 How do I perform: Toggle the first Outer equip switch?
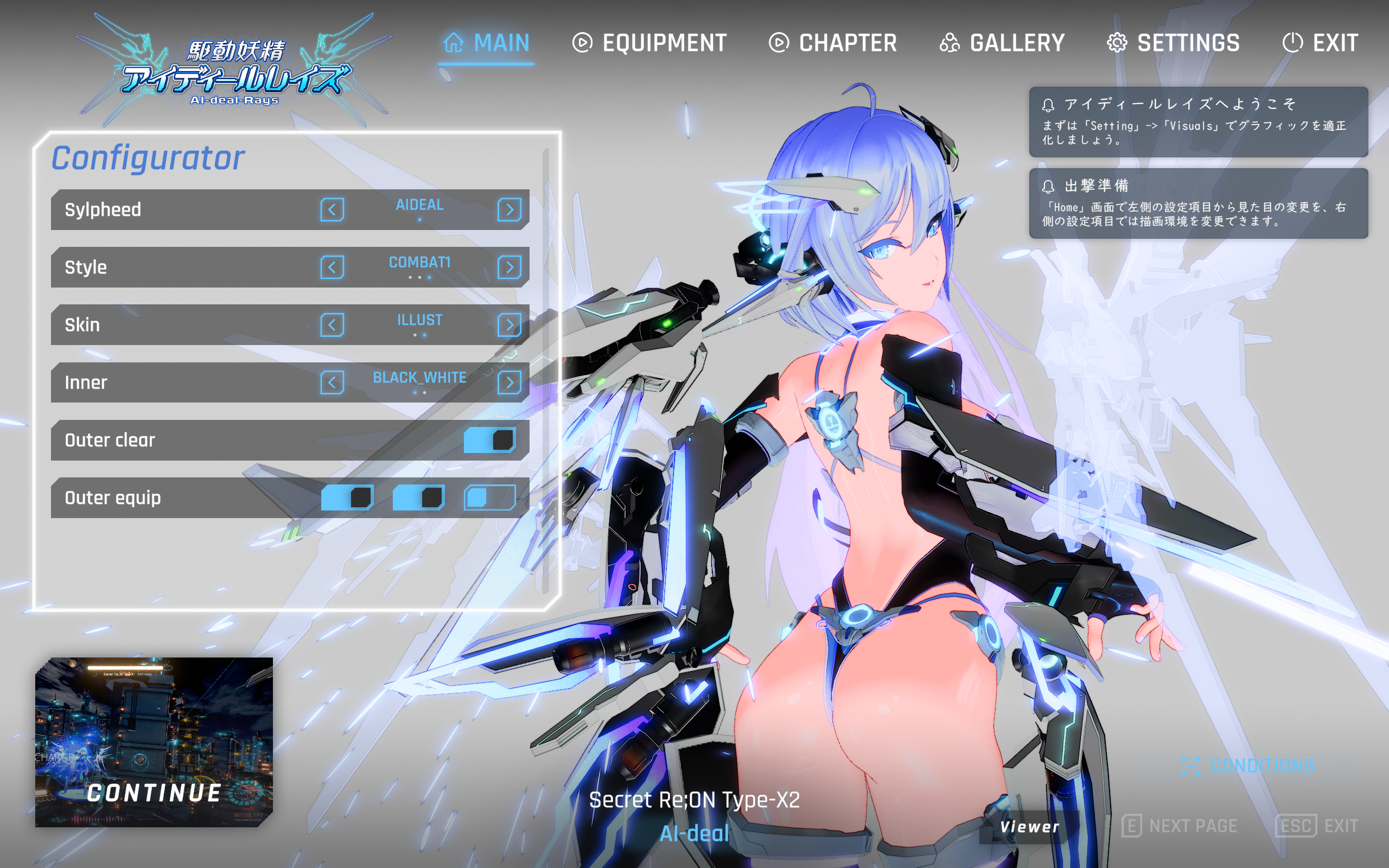coord(347,497)
